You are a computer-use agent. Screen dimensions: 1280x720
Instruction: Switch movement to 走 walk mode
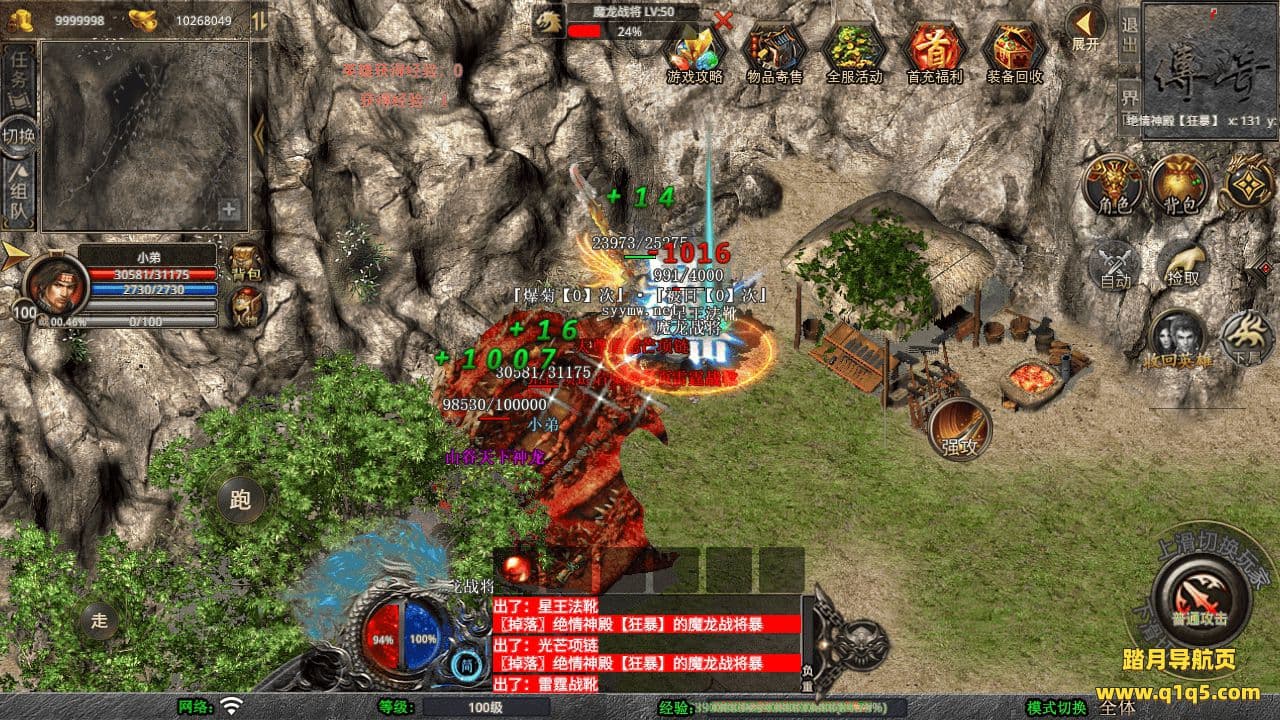tap(99, 620)
